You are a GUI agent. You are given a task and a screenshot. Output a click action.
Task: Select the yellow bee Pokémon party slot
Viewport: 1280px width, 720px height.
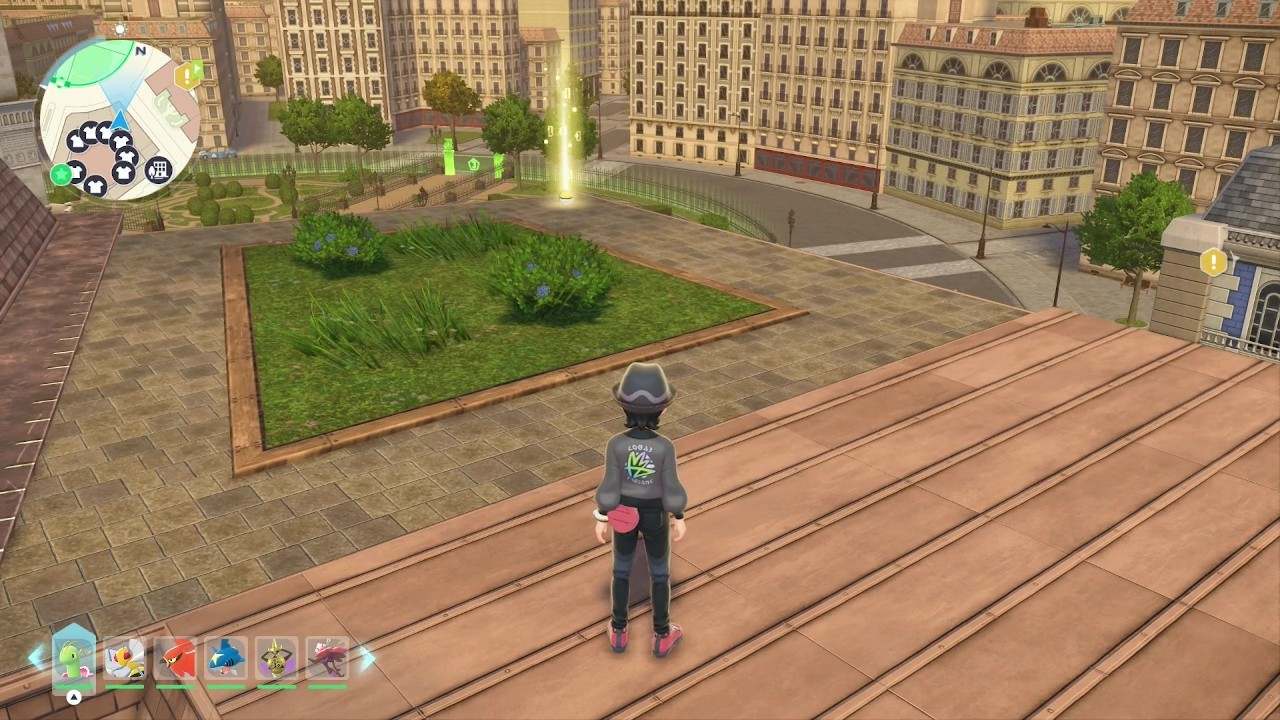click(x=125, y=659)
